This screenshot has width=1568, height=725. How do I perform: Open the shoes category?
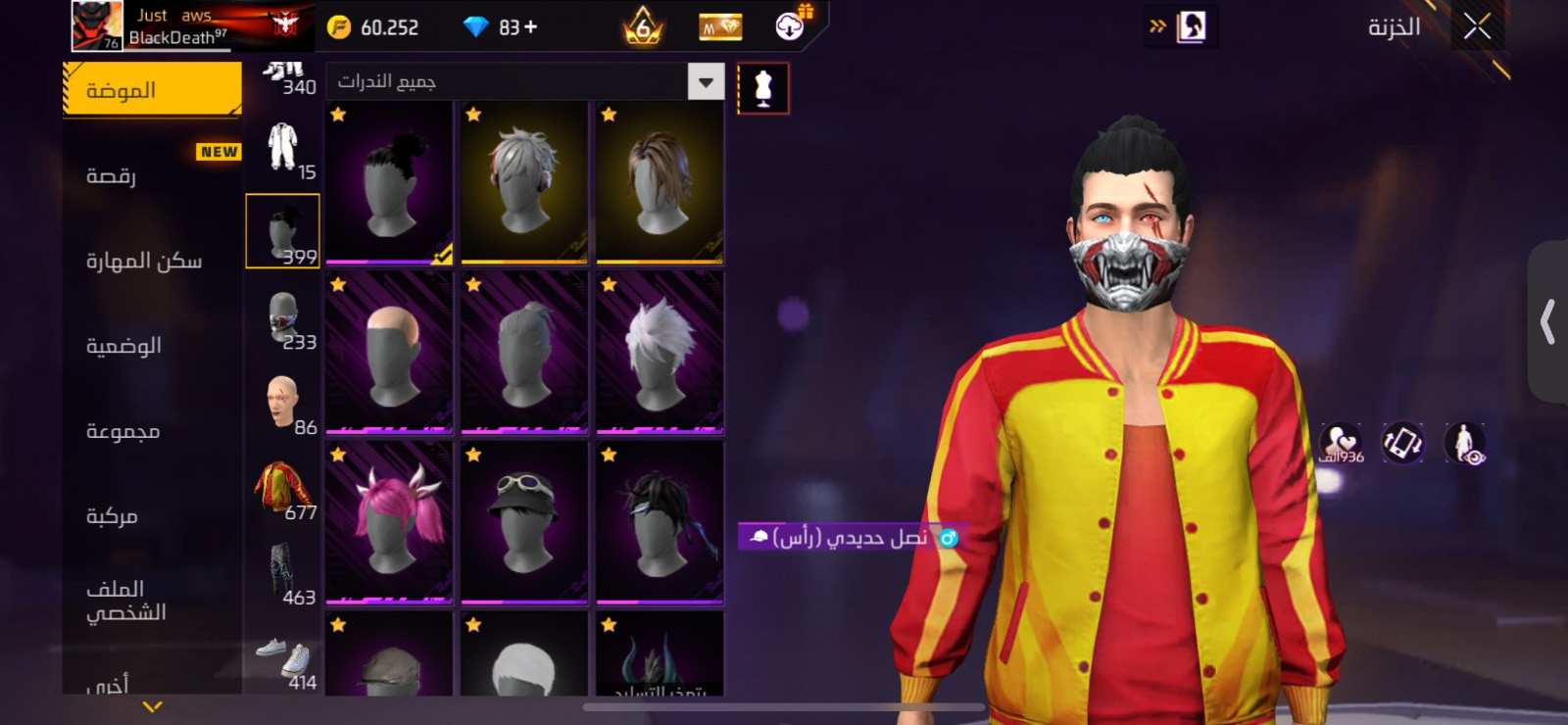[x=283, y=659]
